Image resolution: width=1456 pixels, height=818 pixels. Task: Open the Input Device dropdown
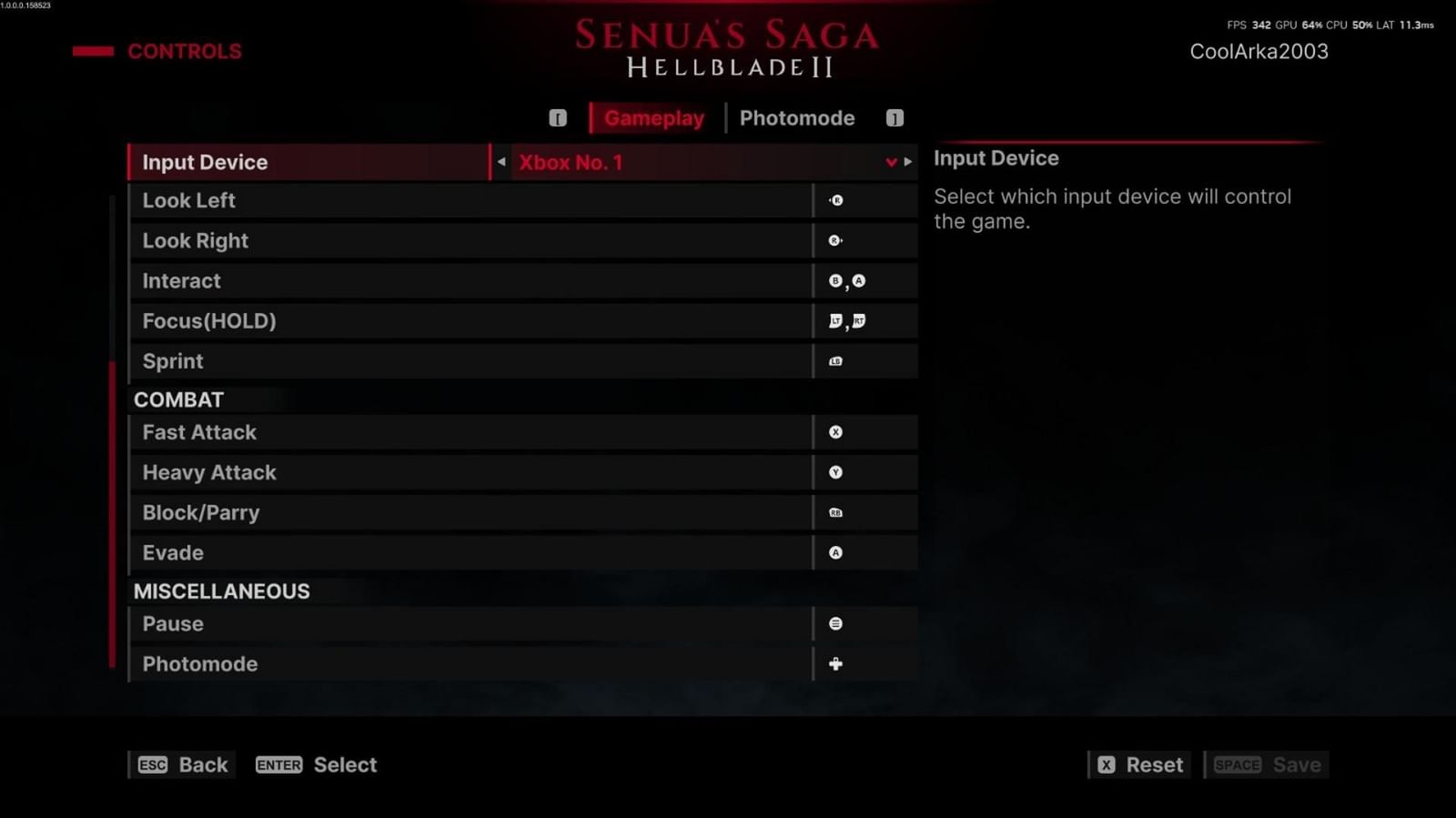[890, 162]
